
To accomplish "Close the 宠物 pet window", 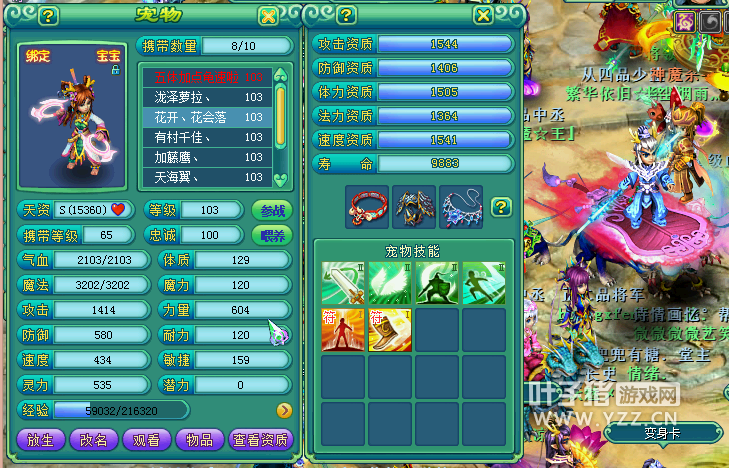I will click(x=267, y=16).
